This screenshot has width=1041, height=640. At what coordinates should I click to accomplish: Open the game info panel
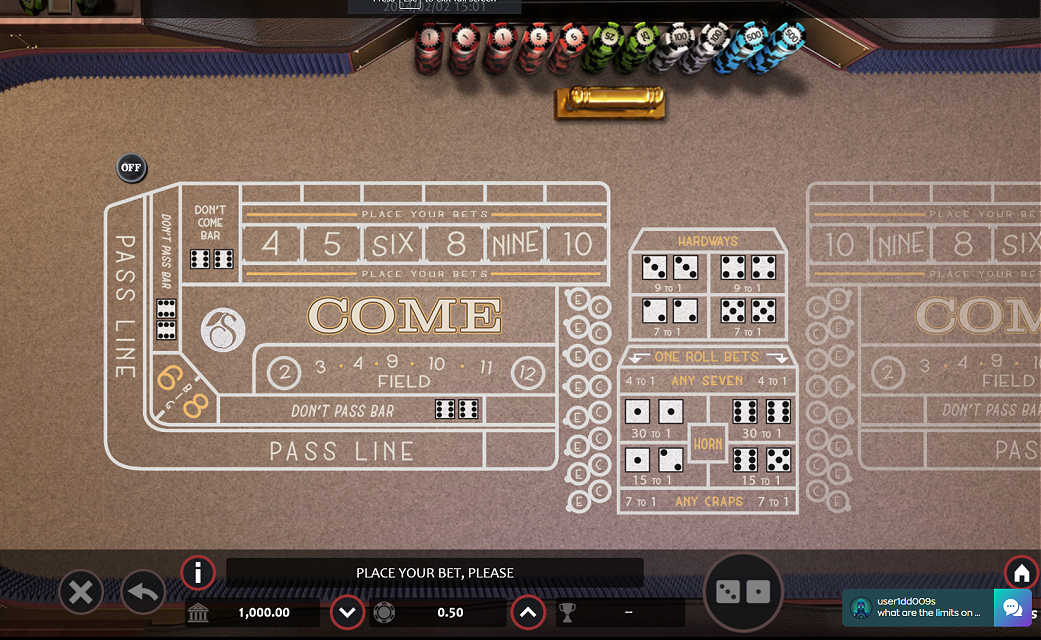[x=198, y=573]
